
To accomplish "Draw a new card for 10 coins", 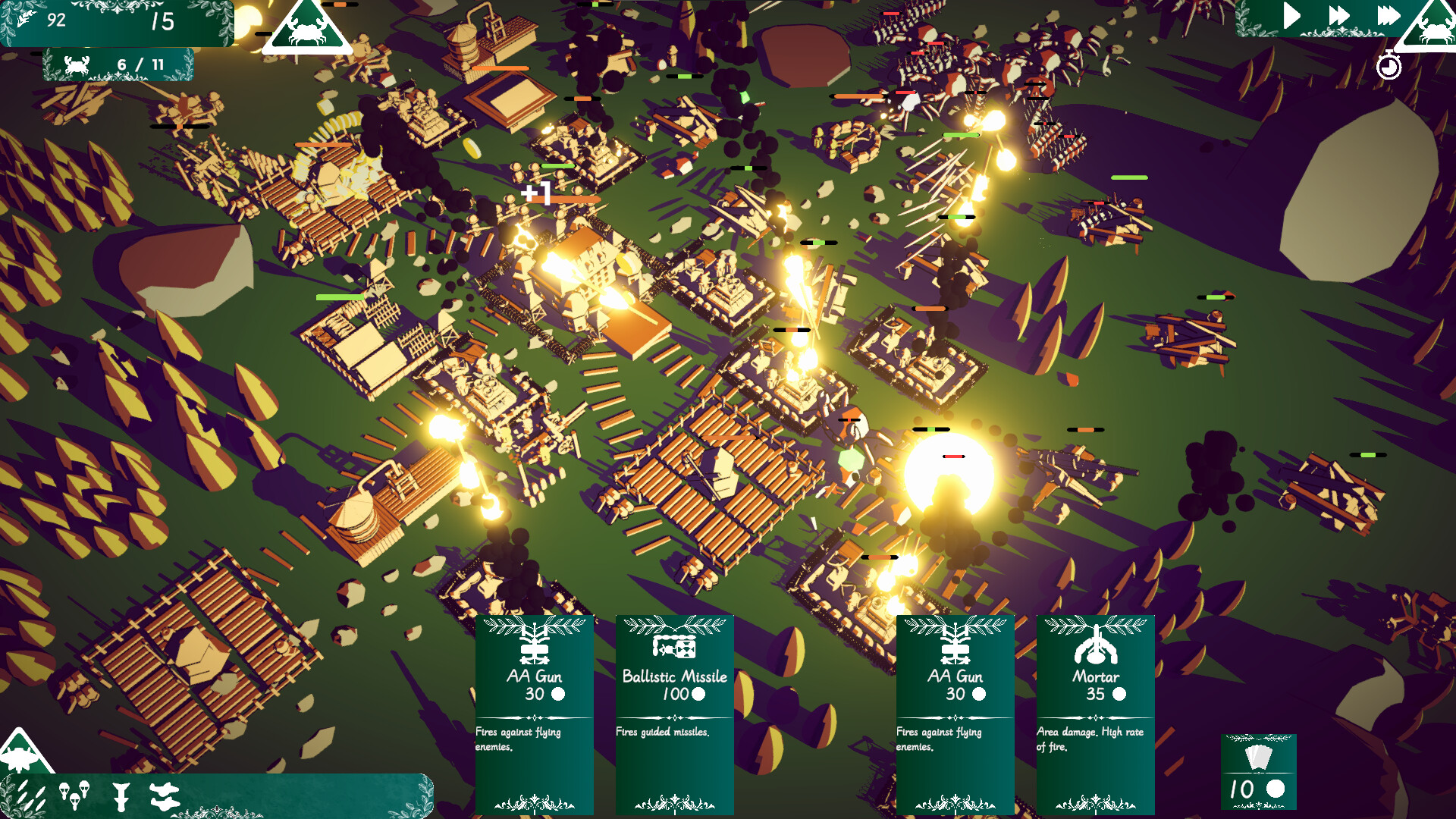I will coord(1258,772).
